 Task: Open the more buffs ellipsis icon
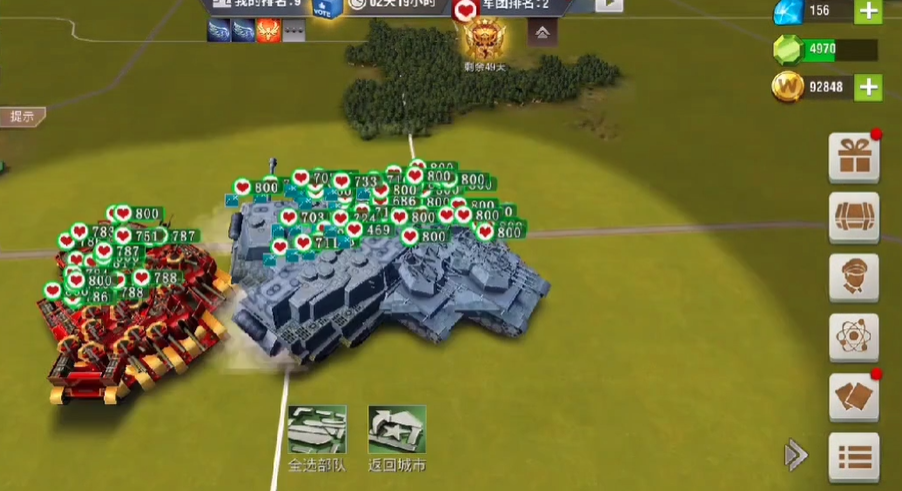click(x=293, y=31)
